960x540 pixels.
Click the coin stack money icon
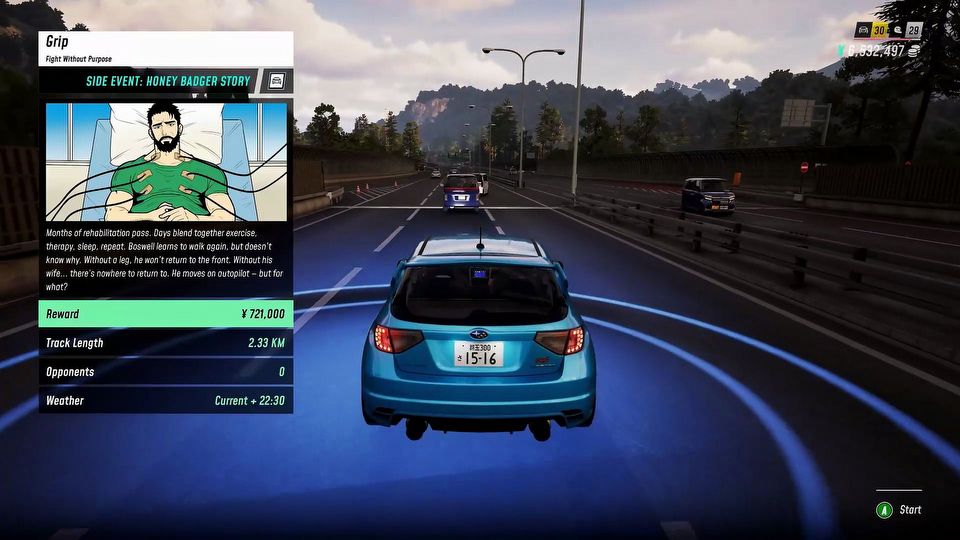coord(916,51)
